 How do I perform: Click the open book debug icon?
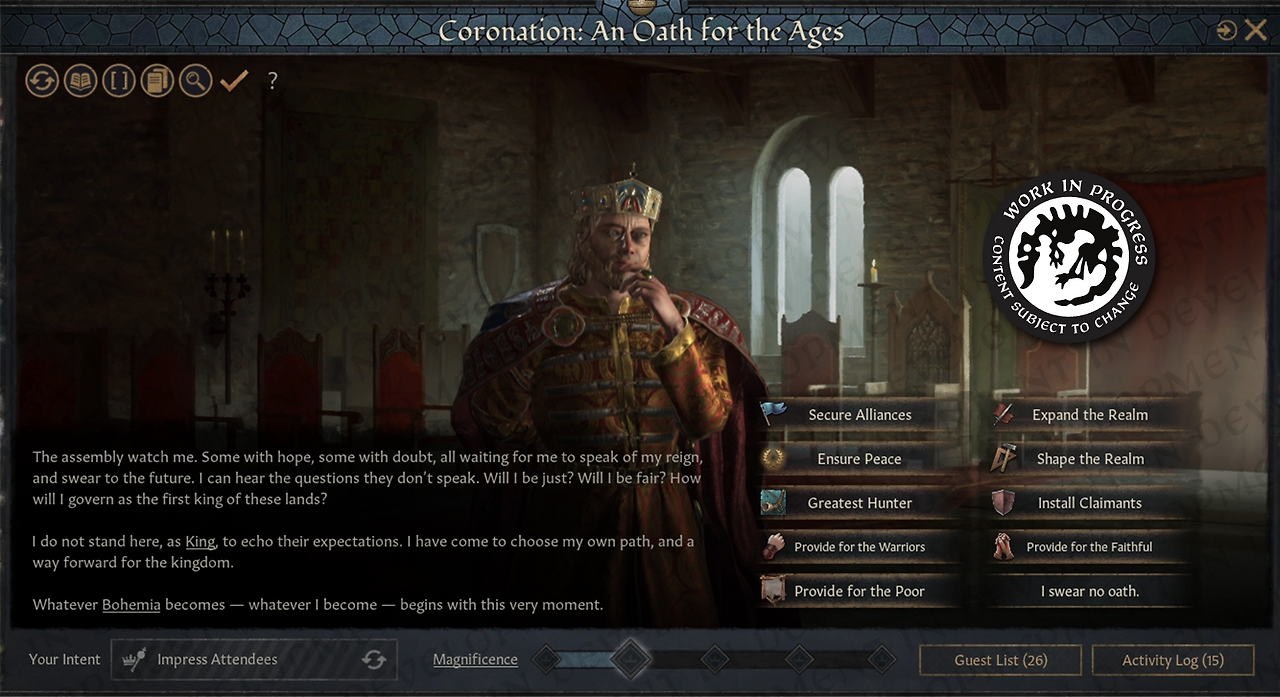tap(80, 81)
